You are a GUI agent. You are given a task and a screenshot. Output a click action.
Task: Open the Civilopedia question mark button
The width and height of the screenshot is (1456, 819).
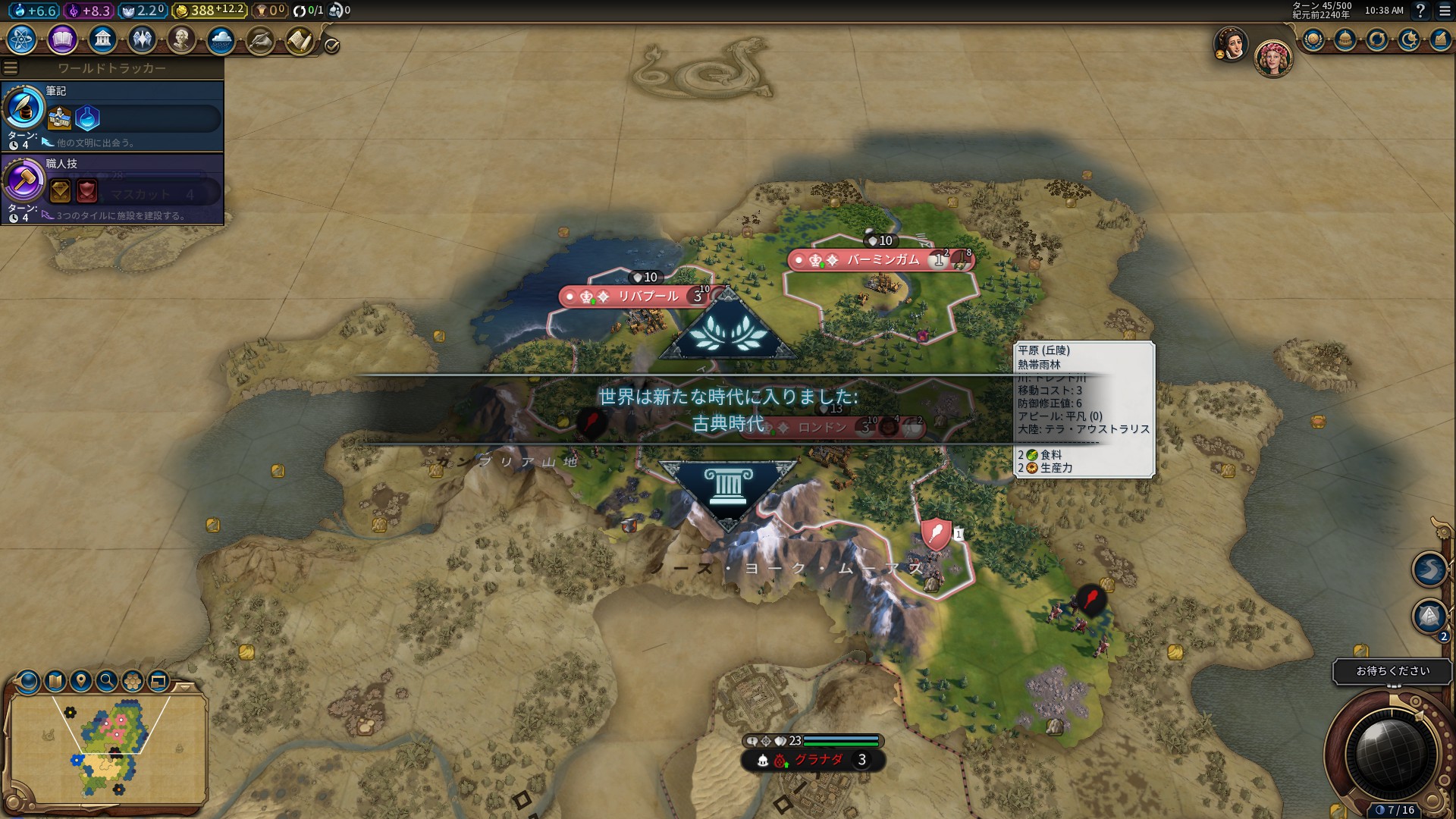click(x=1420, y=11)
